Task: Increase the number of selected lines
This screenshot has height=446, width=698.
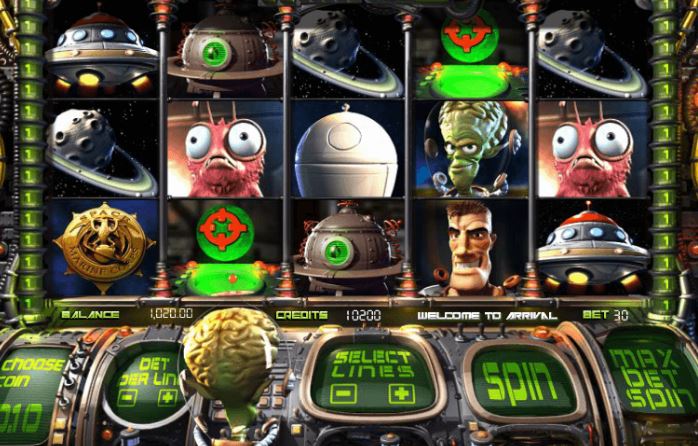Action: pos(400,393)
